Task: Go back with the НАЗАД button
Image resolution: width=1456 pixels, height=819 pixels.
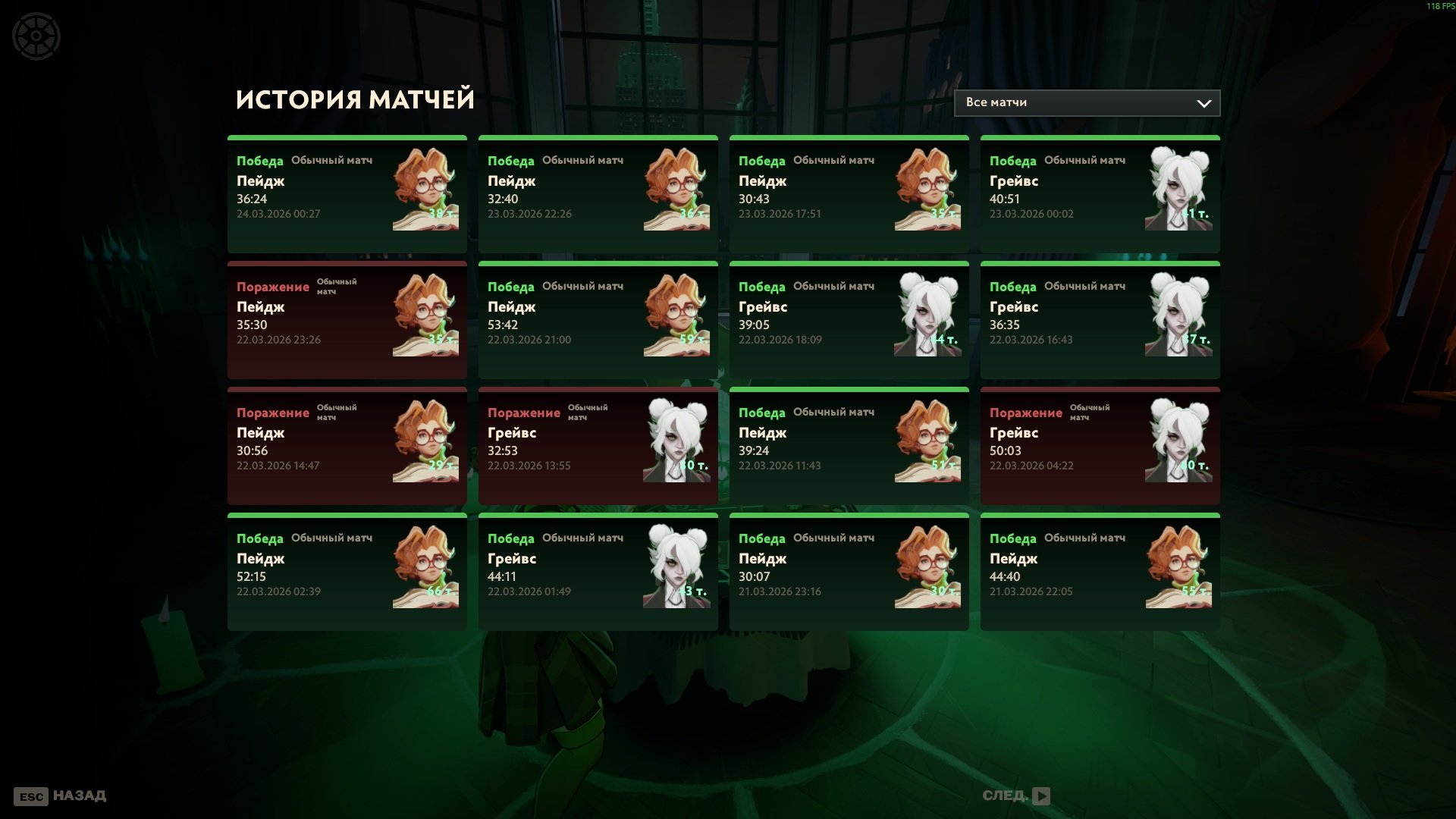Action: 60,796
